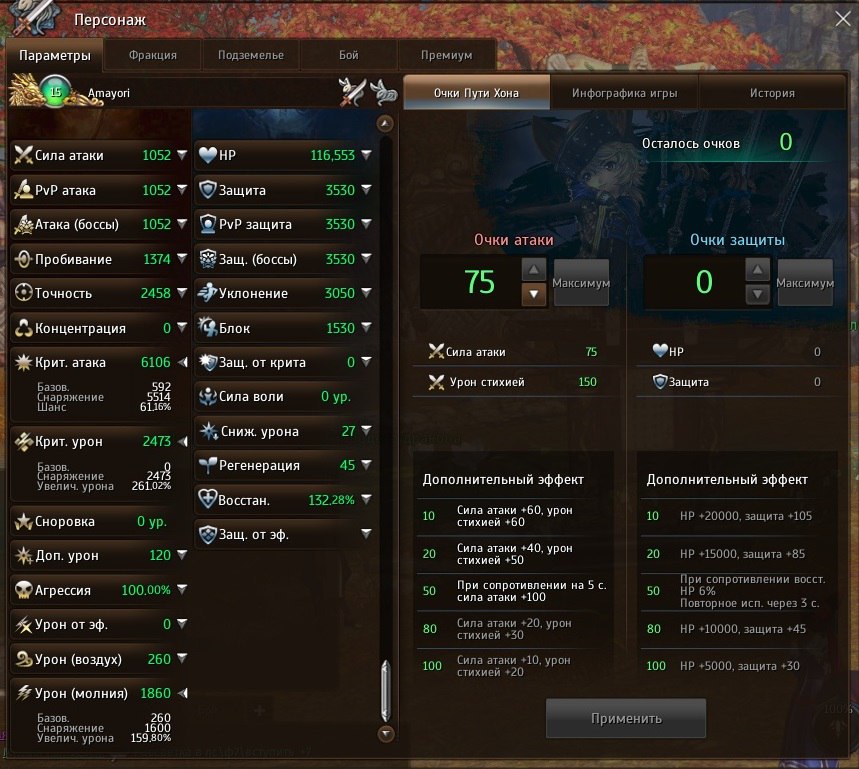Open the Подземелье tab
The image size is (859, 769).
coord(251,55)
